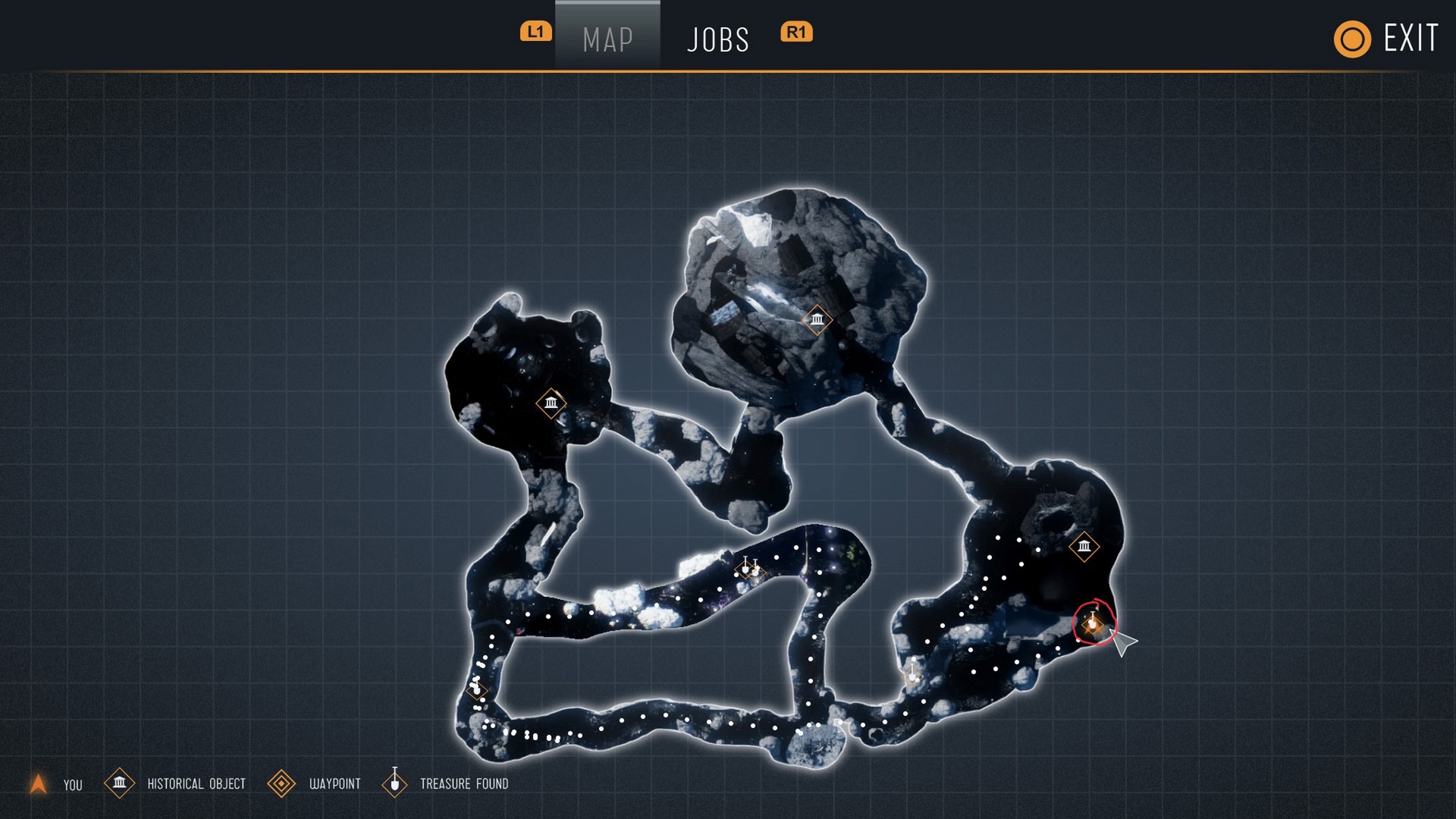Select the red-circled treasure marker
The height and width of the screenshot is (819, 1456).
(x=1093, y=623)
